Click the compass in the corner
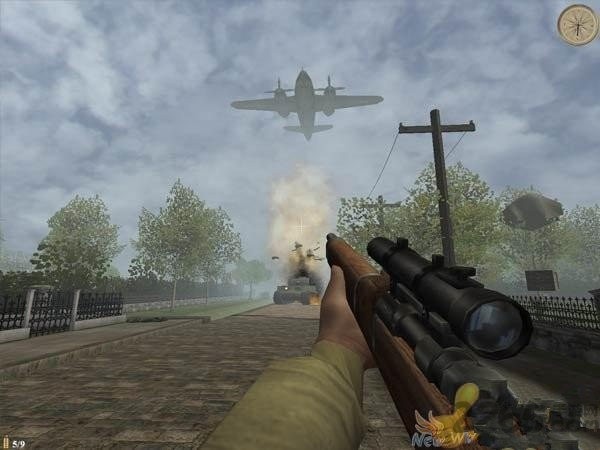 click(577, 25)
